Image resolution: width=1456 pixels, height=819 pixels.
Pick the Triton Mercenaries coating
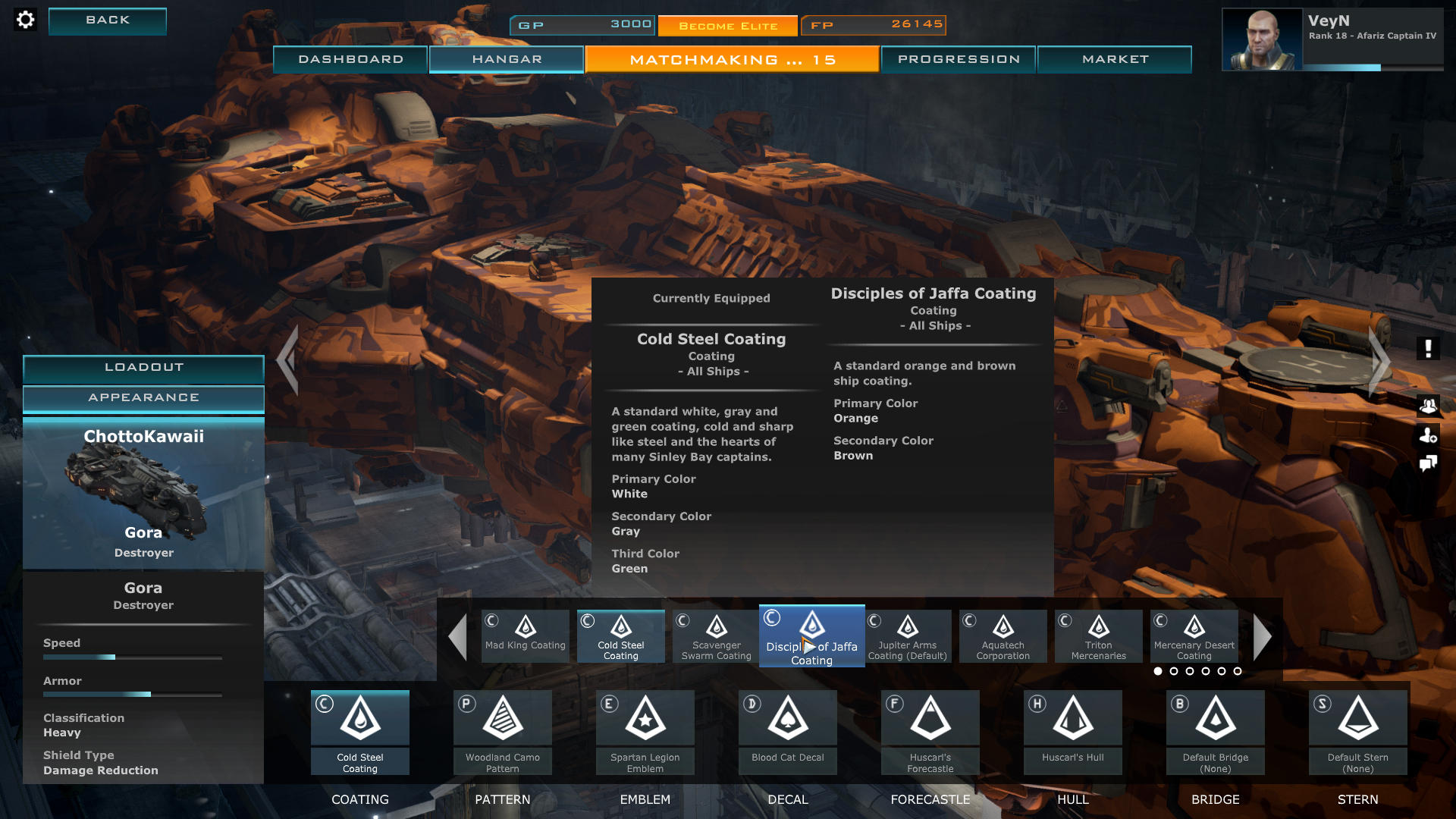1098,635
